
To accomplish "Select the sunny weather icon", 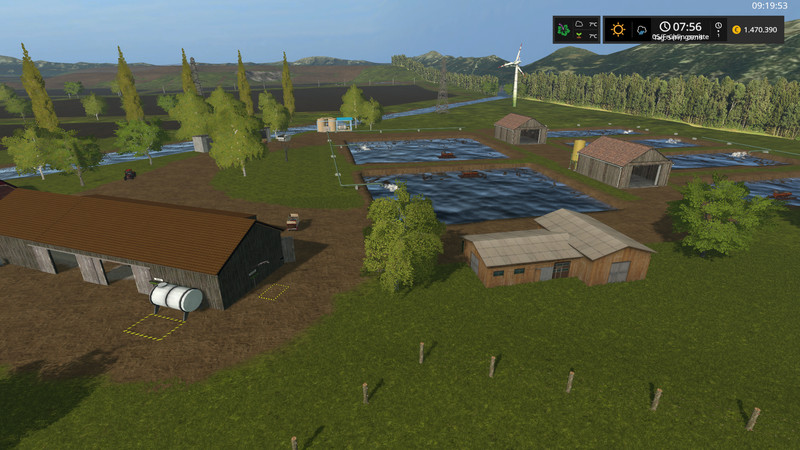I will coord(618,29).
